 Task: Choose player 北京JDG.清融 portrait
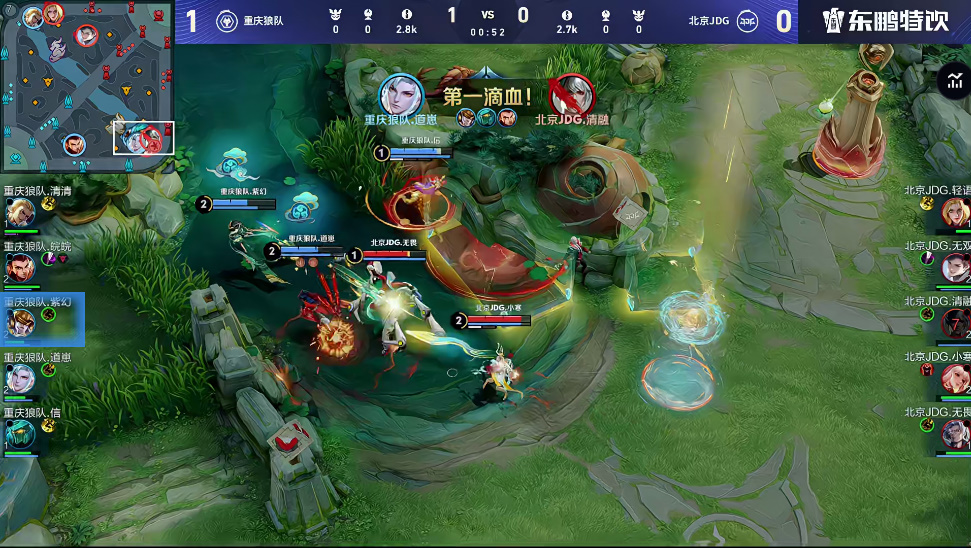pyautogui.click(x=954, y=322)
